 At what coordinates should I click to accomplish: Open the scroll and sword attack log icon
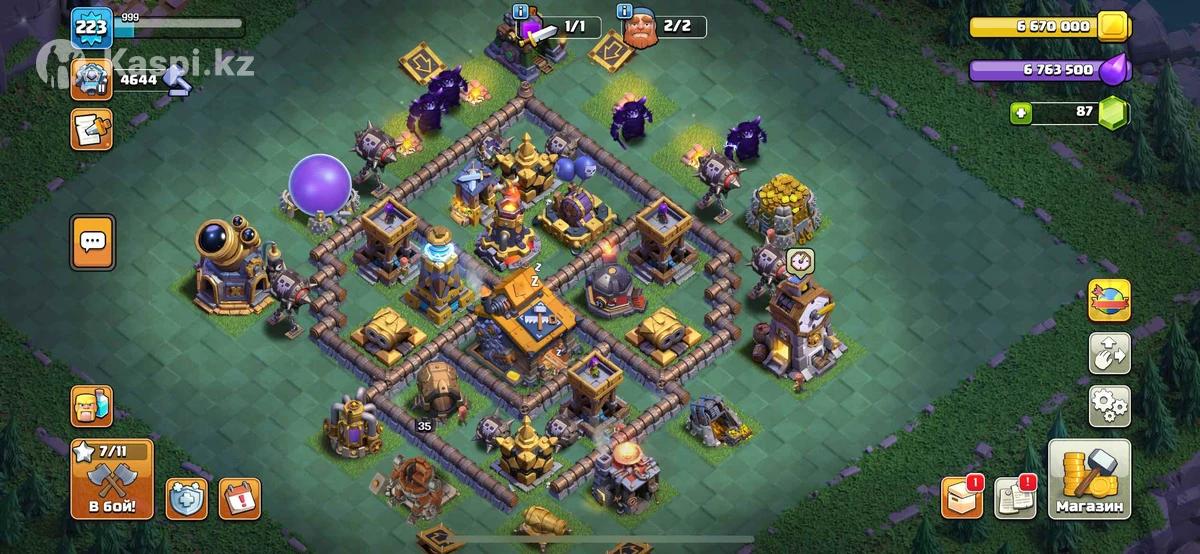(x=92, y=129)
